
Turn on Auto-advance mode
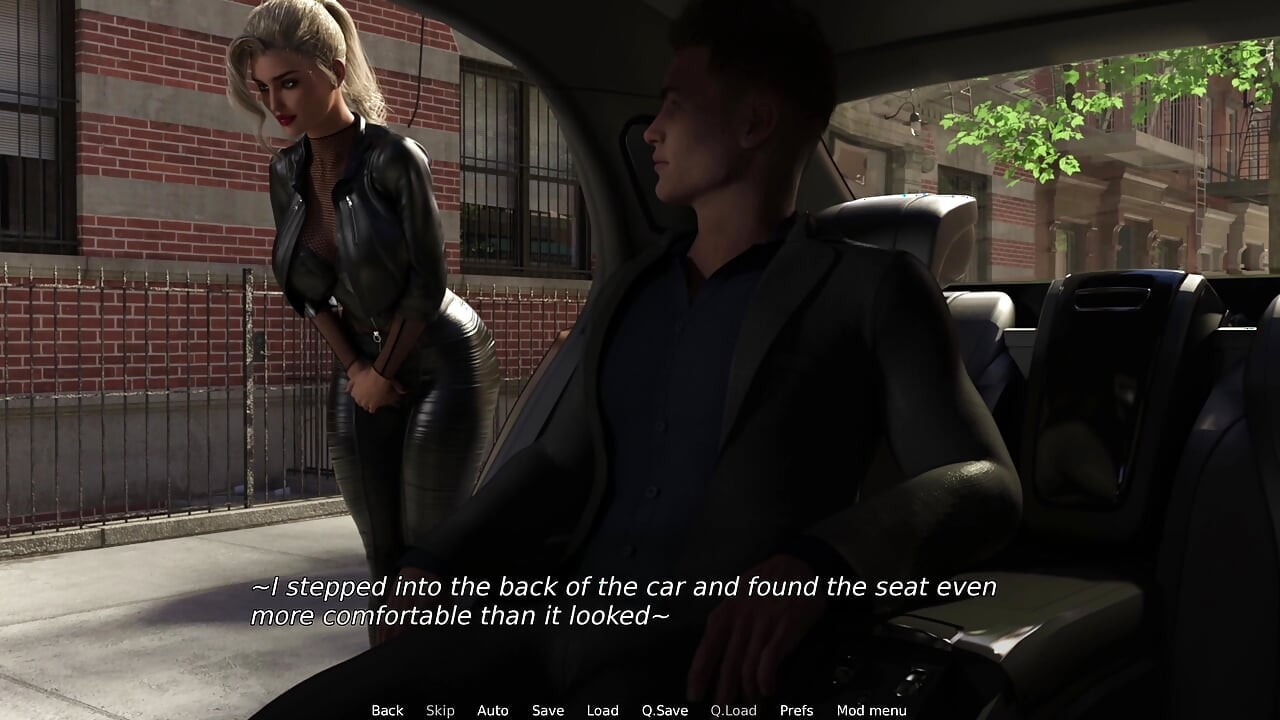pos(492,710)
